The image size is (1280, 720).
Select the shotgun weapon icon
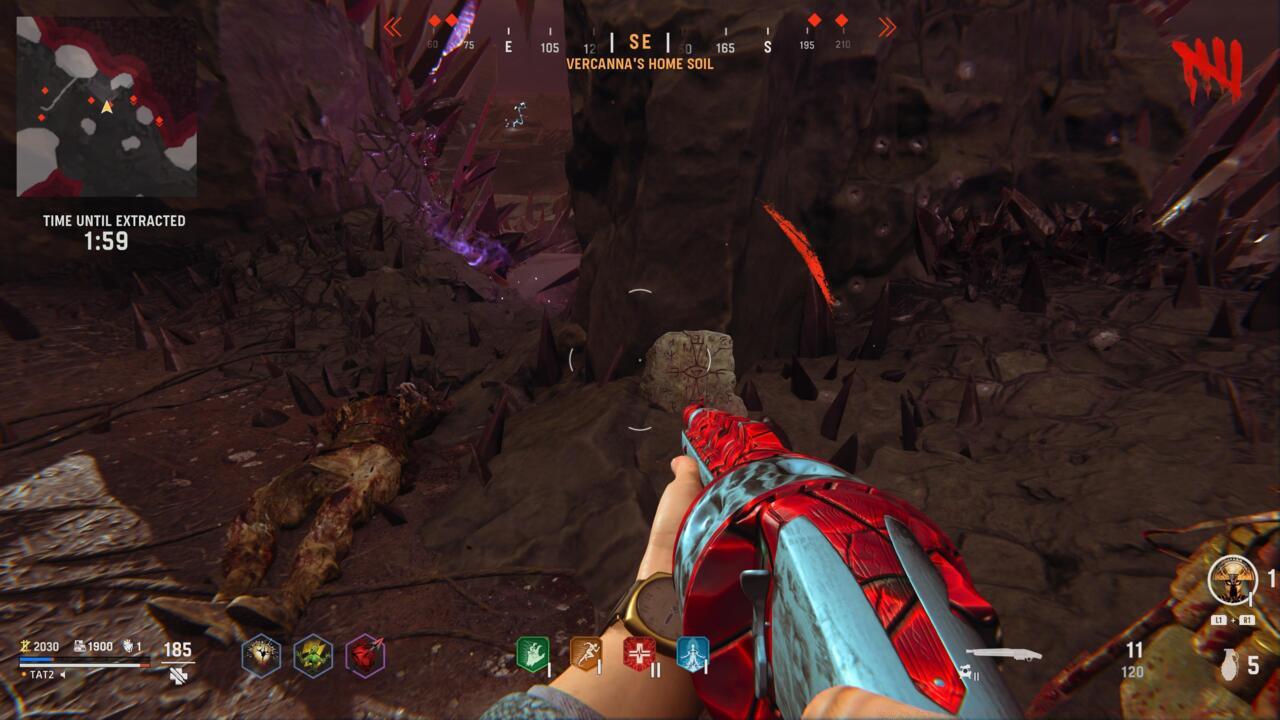coord(1003,655)
